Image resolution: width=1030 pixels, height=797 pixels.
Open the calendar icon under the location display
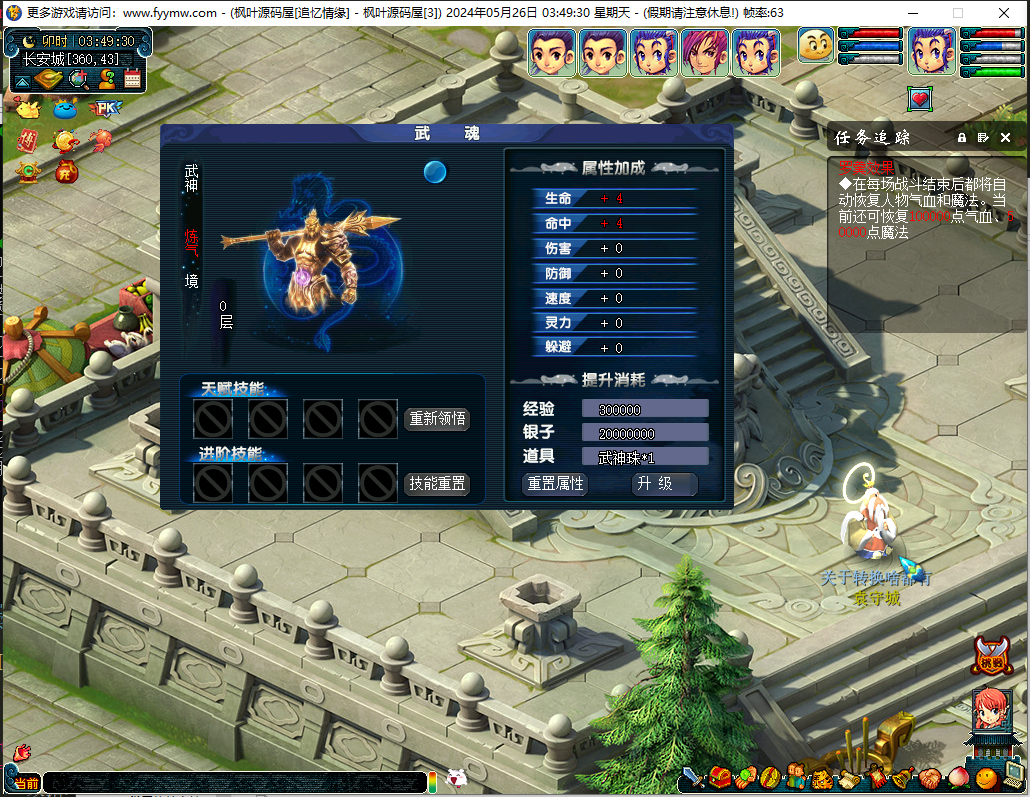pos(132,80)
